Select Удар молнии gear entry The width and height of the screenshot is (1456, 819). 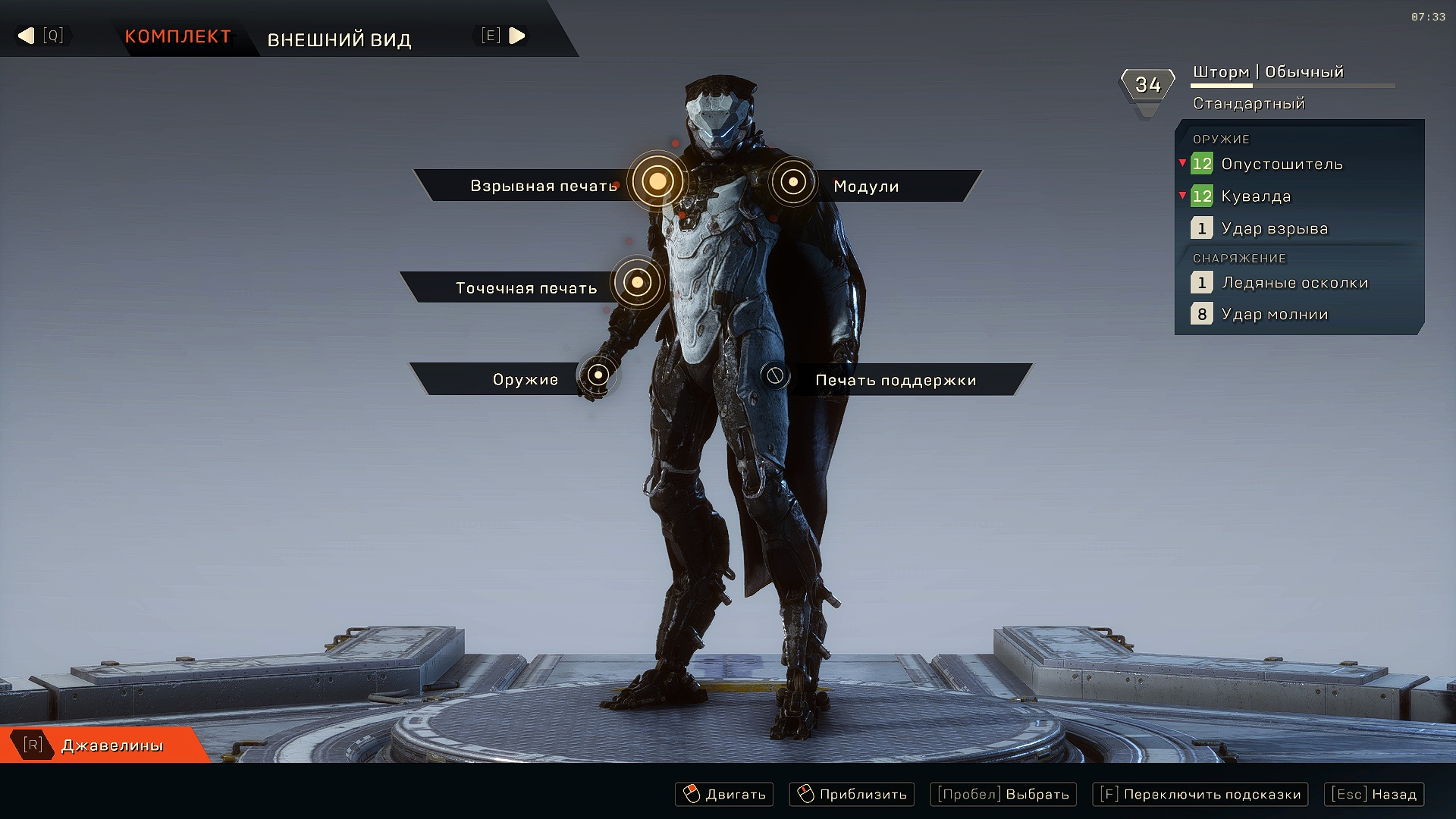[x=1274, y=314]
